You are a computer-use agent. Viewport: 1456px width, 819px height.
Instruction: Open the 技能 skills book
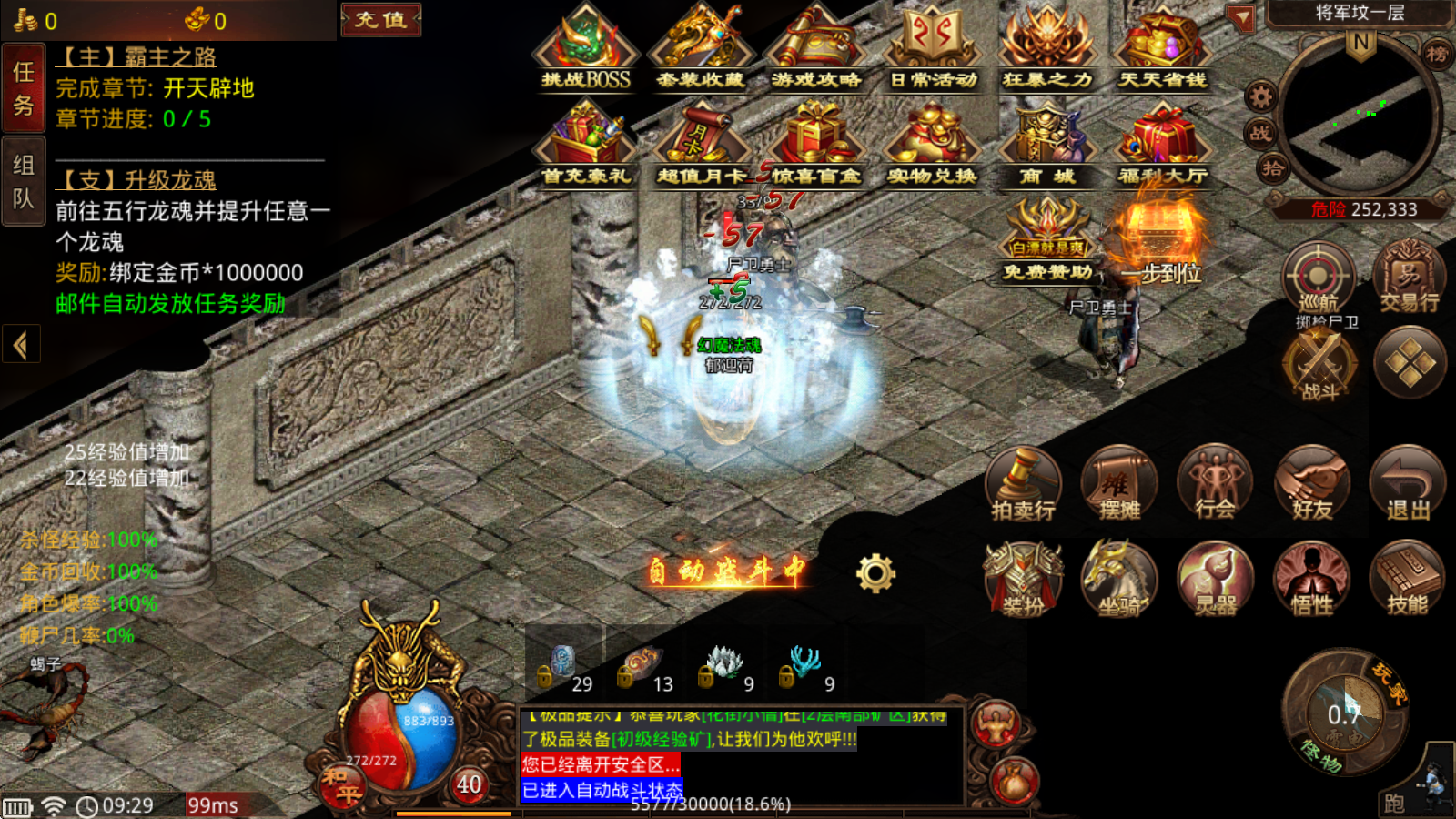tap(1407, 579)
